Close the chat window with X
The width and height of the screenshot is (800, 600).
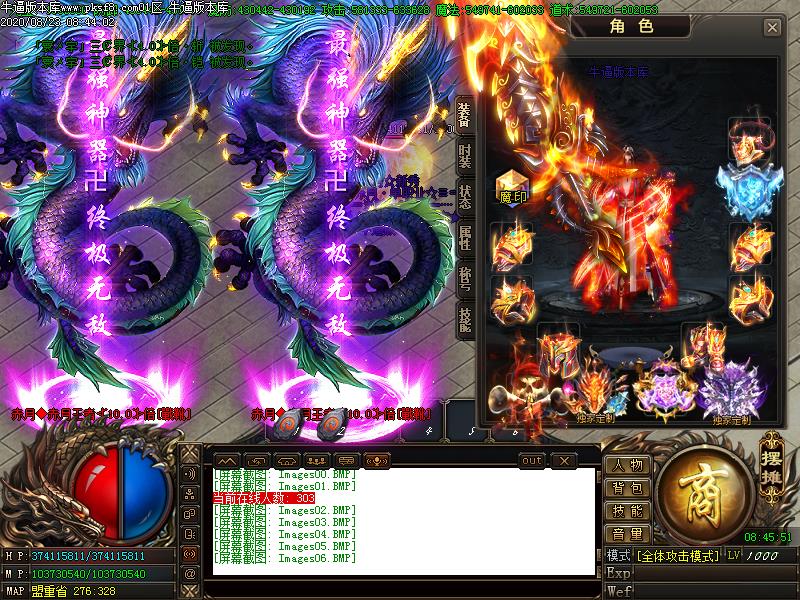point(564,460)
